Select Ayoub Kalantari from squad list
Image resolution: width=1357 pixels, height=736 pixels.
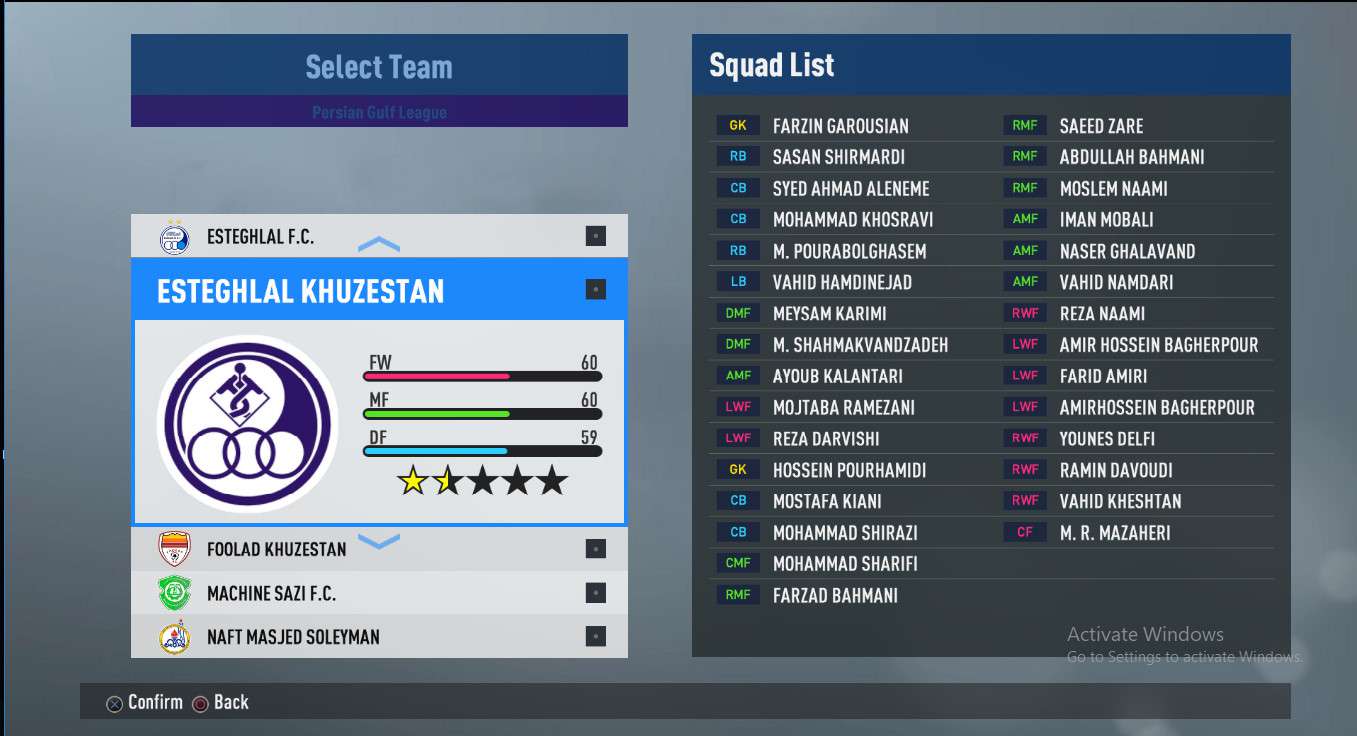pos(837,376)
